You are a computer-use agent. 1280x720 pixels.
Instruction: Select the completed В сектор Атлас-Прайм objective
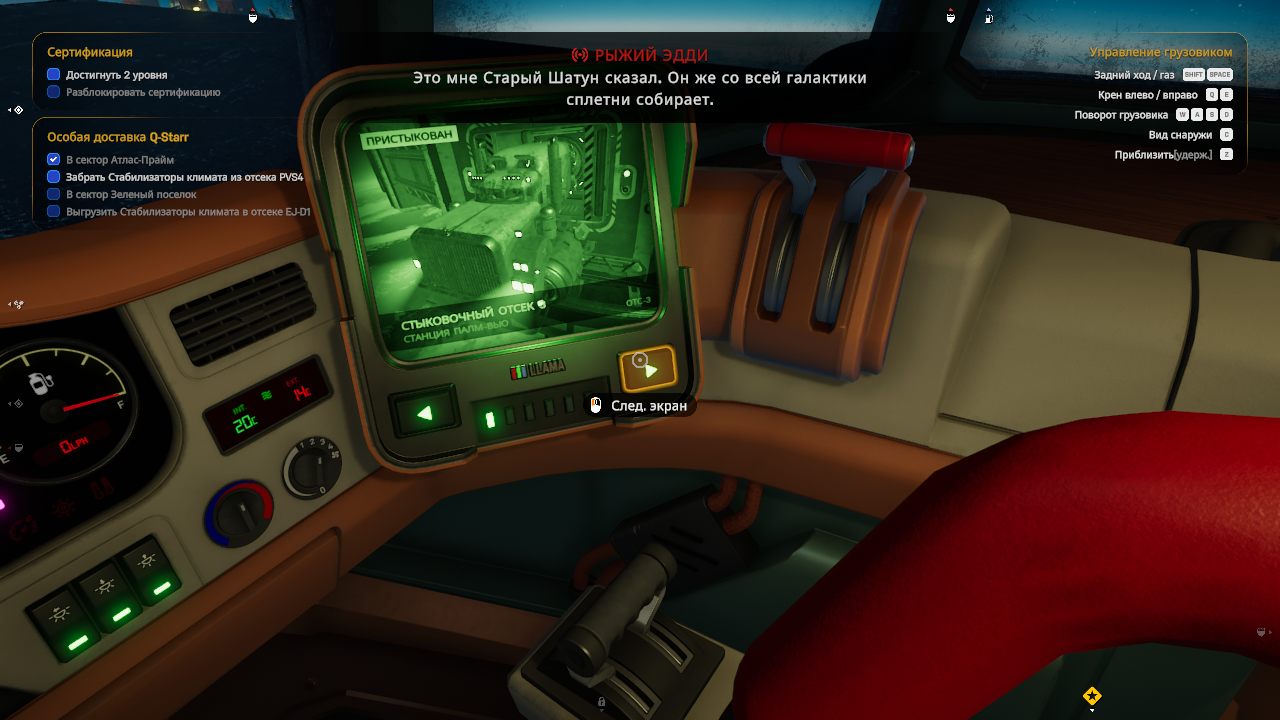click(120, 160)
